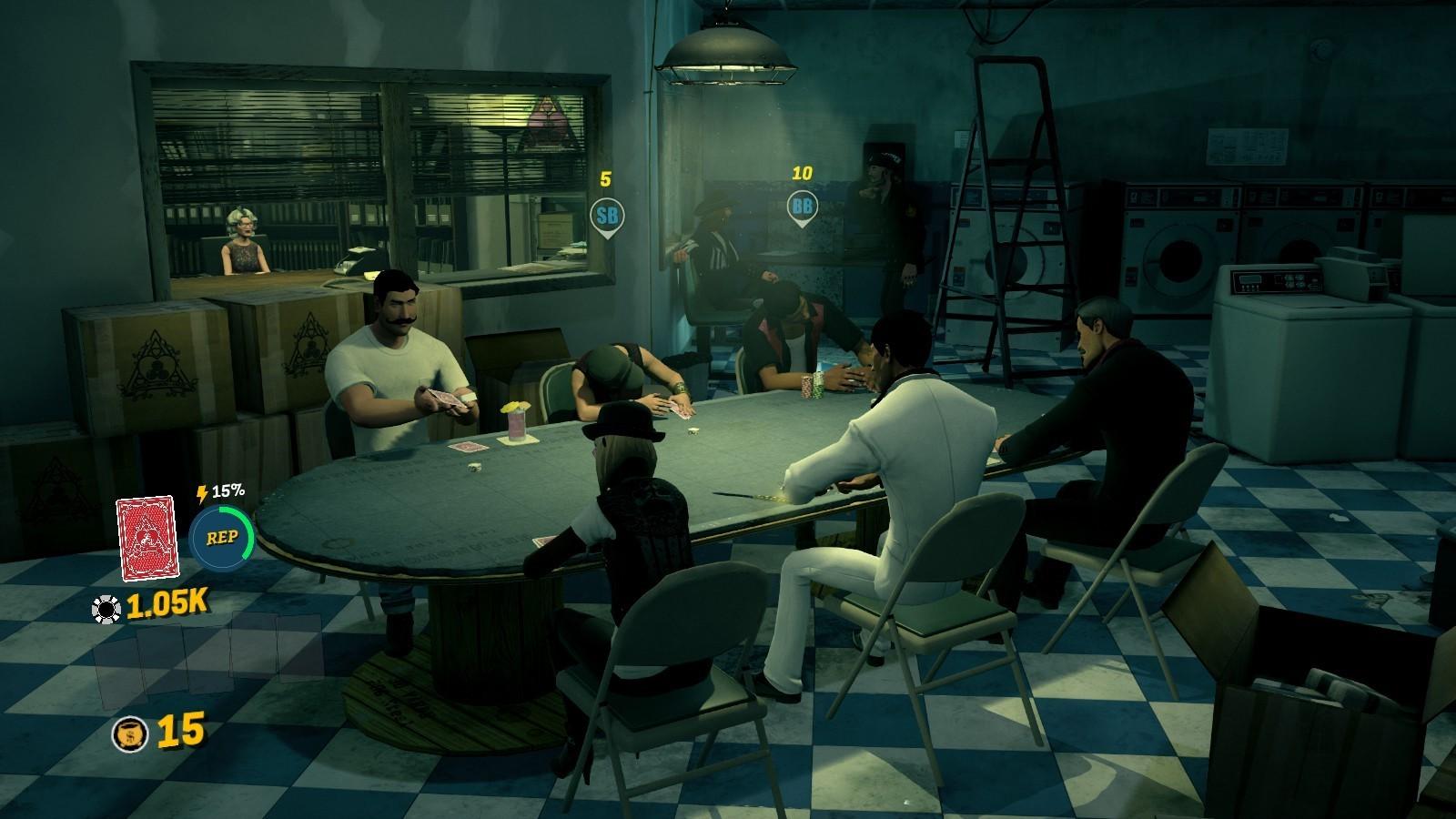Click the 1.05K chip count label
1456x819 pixels.
coord(165,602)
